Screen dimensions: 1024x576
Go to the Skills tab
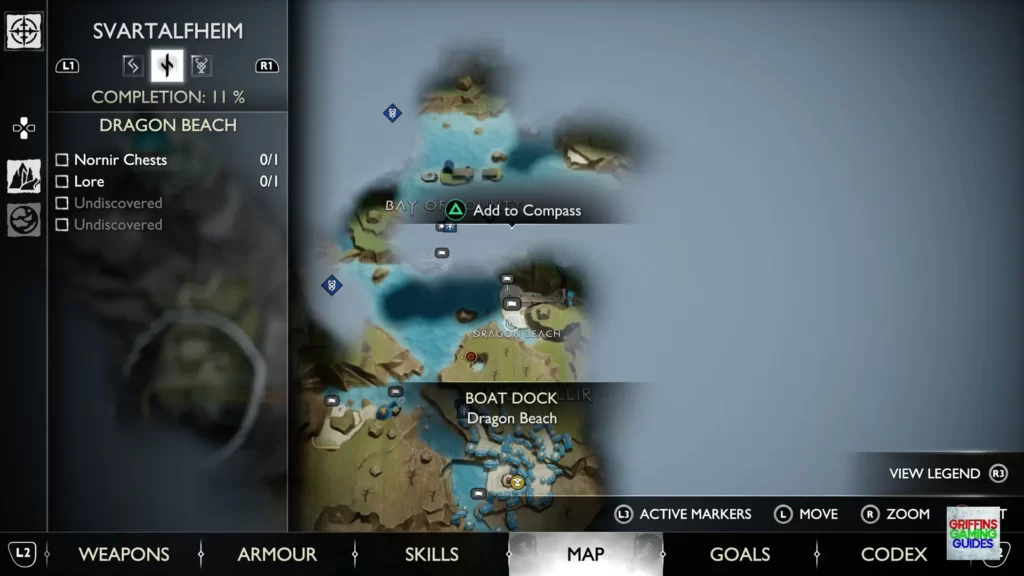click(431, 554)
